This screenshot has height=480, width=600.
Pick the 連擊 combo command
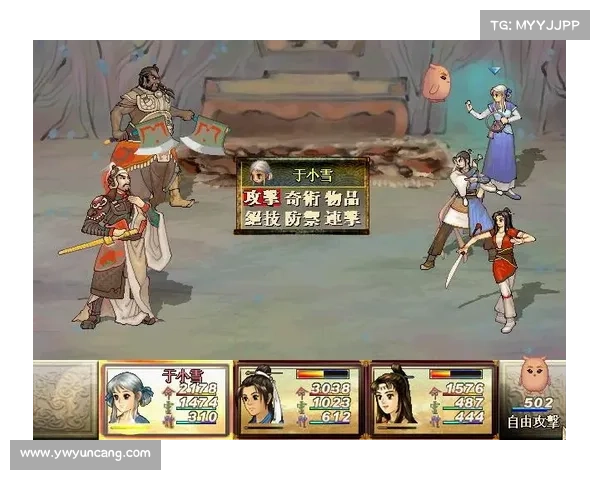click(x=342, y=218)
